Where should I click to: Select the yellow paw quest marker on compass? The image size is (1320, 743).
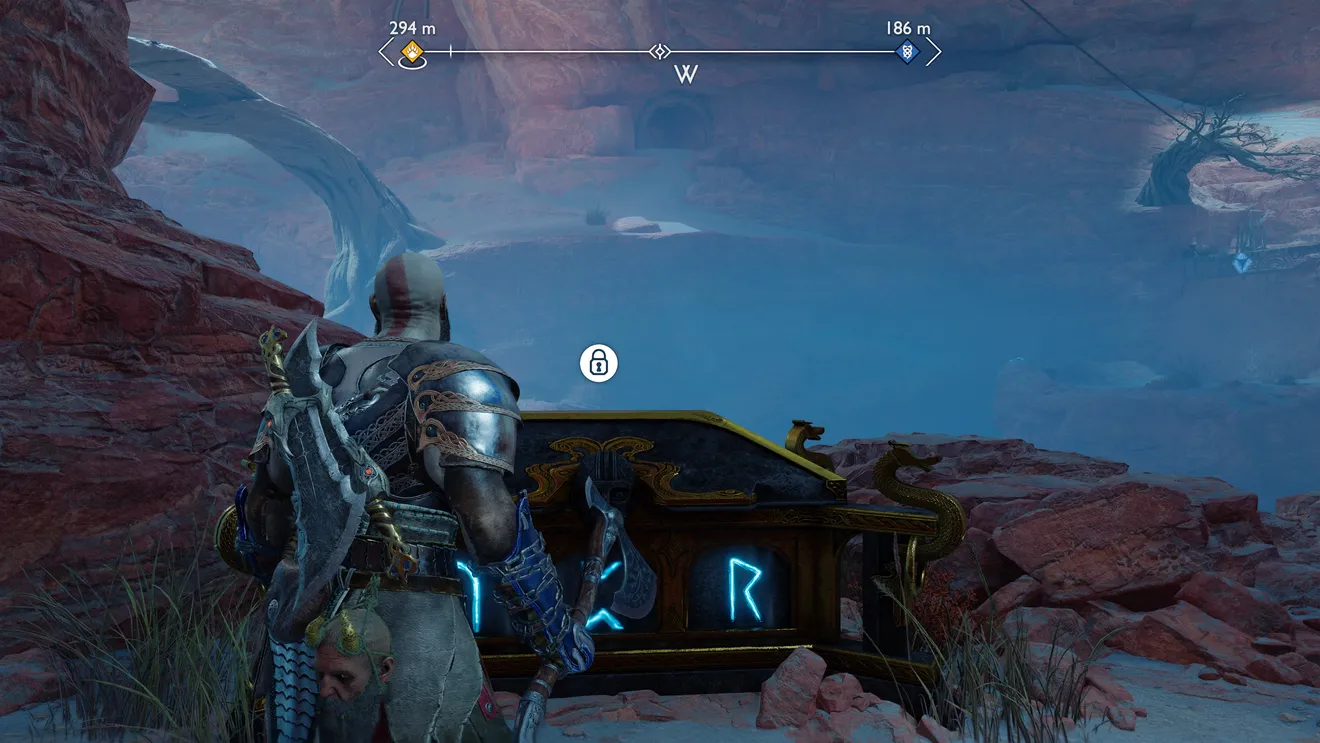click(x=412, y=52)
